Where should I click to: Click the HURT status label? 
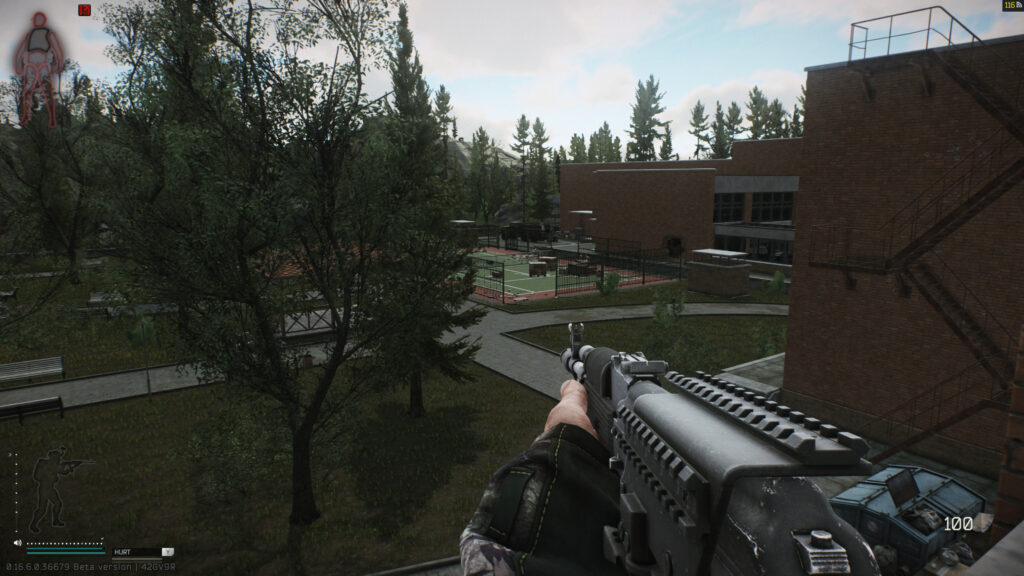[123, 551]
